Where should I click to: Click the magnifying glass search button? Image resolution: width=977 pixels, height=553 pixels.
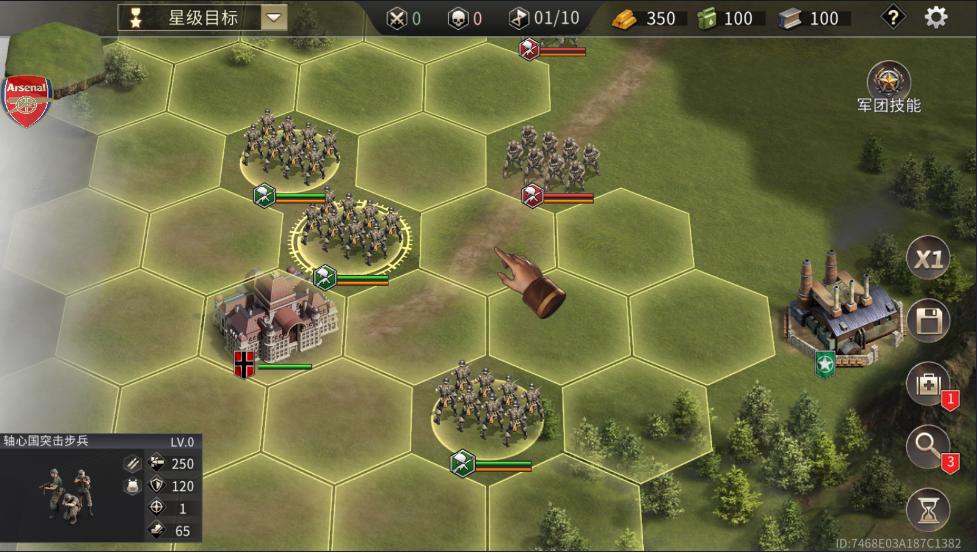pyautogui.click(x=927, y=446)
